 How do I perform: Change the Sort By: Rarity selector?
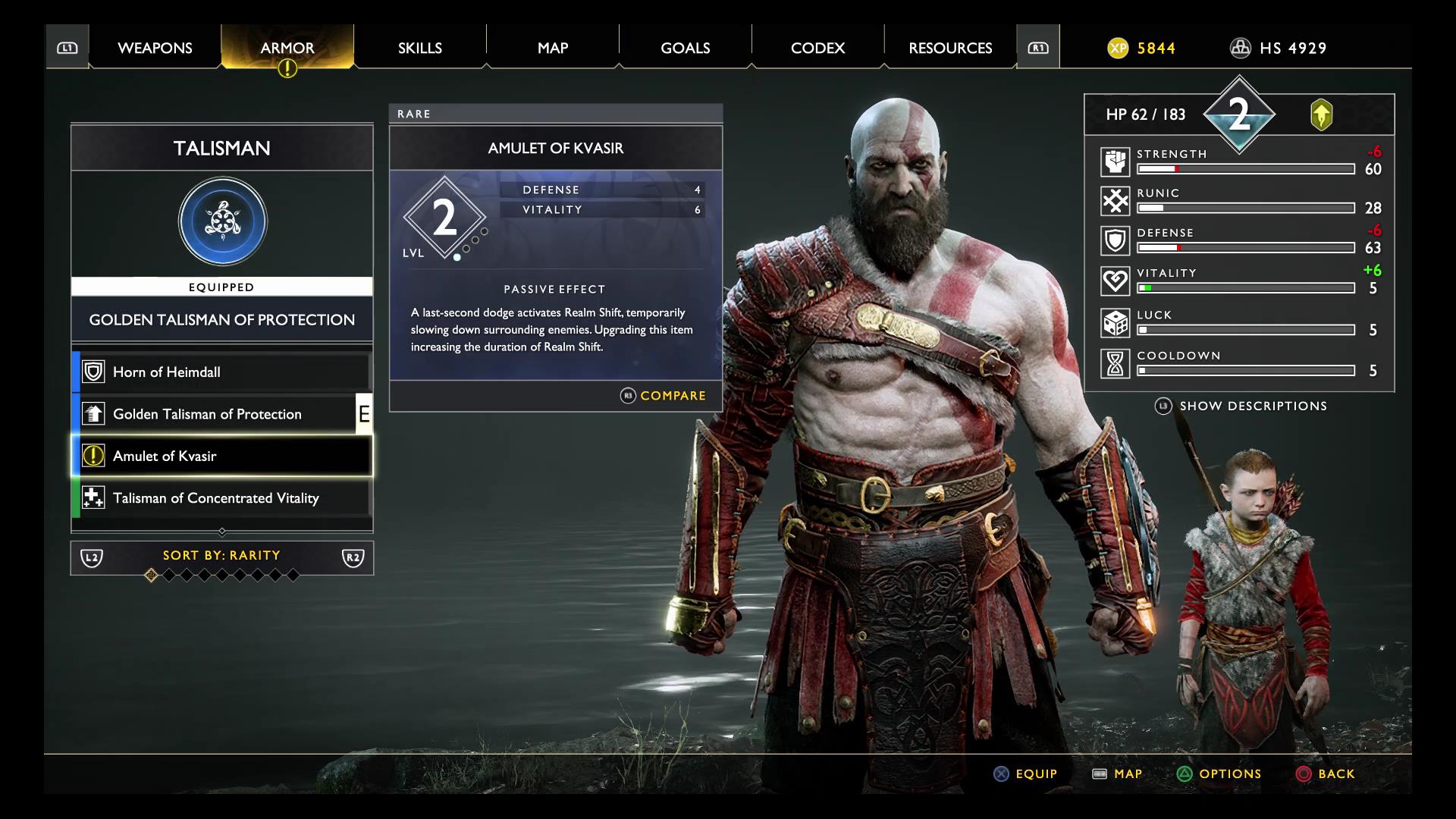(x=221, y=556)
